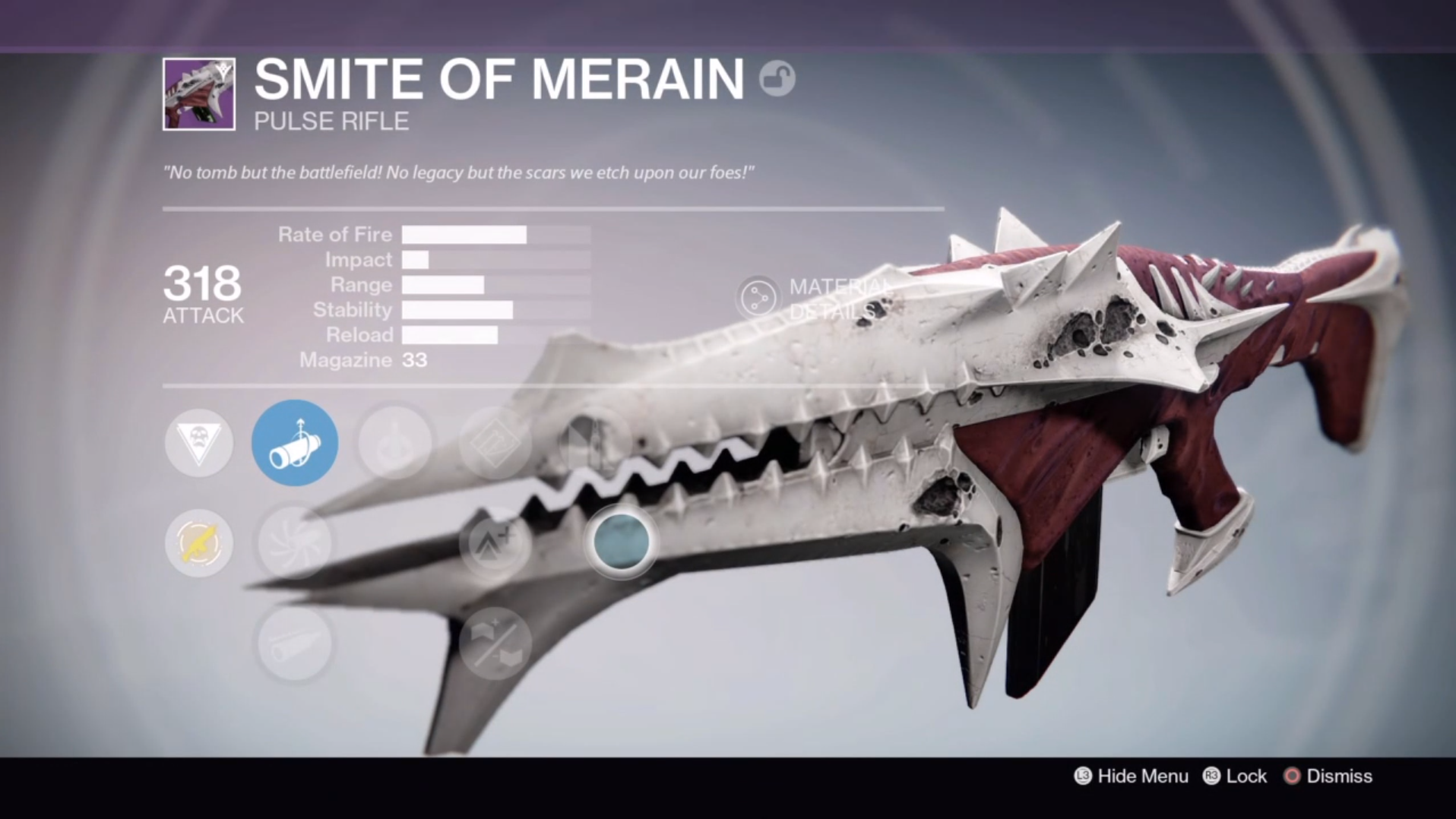This screenshot has width=1456, height=819.
Task: Click the Smite of Merain weapon thumbnail
Action: click(199, 94)
